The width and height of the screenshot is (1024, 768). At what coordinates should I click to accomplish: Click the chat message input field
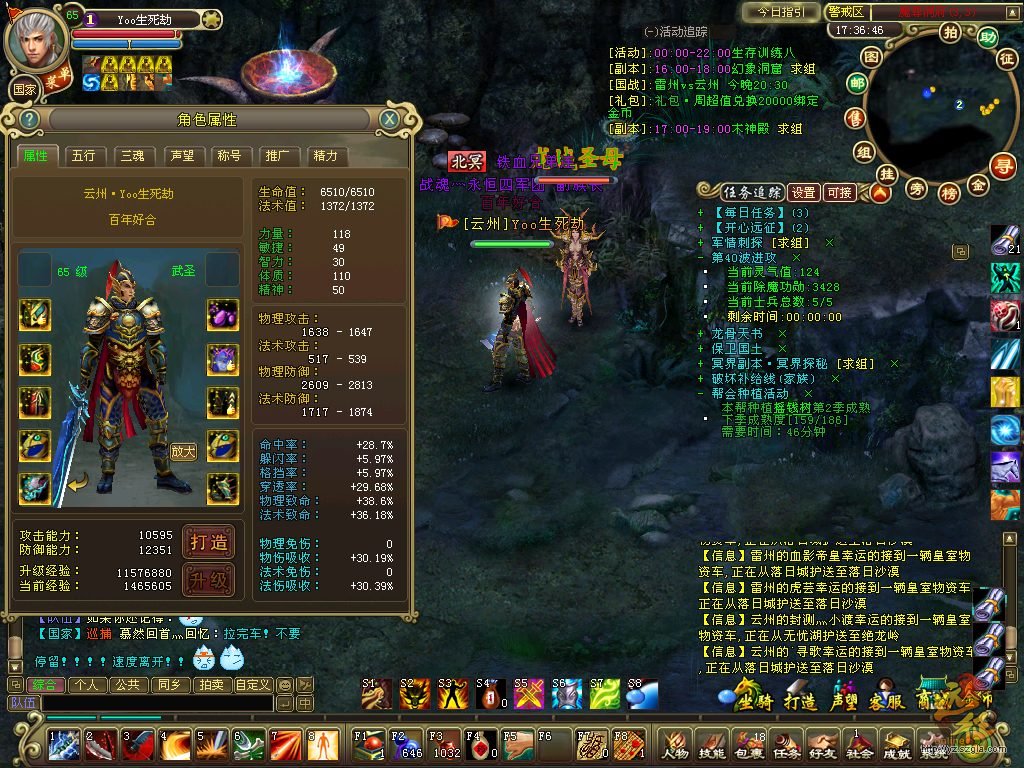pyautogui.click(x=150, y=703)
